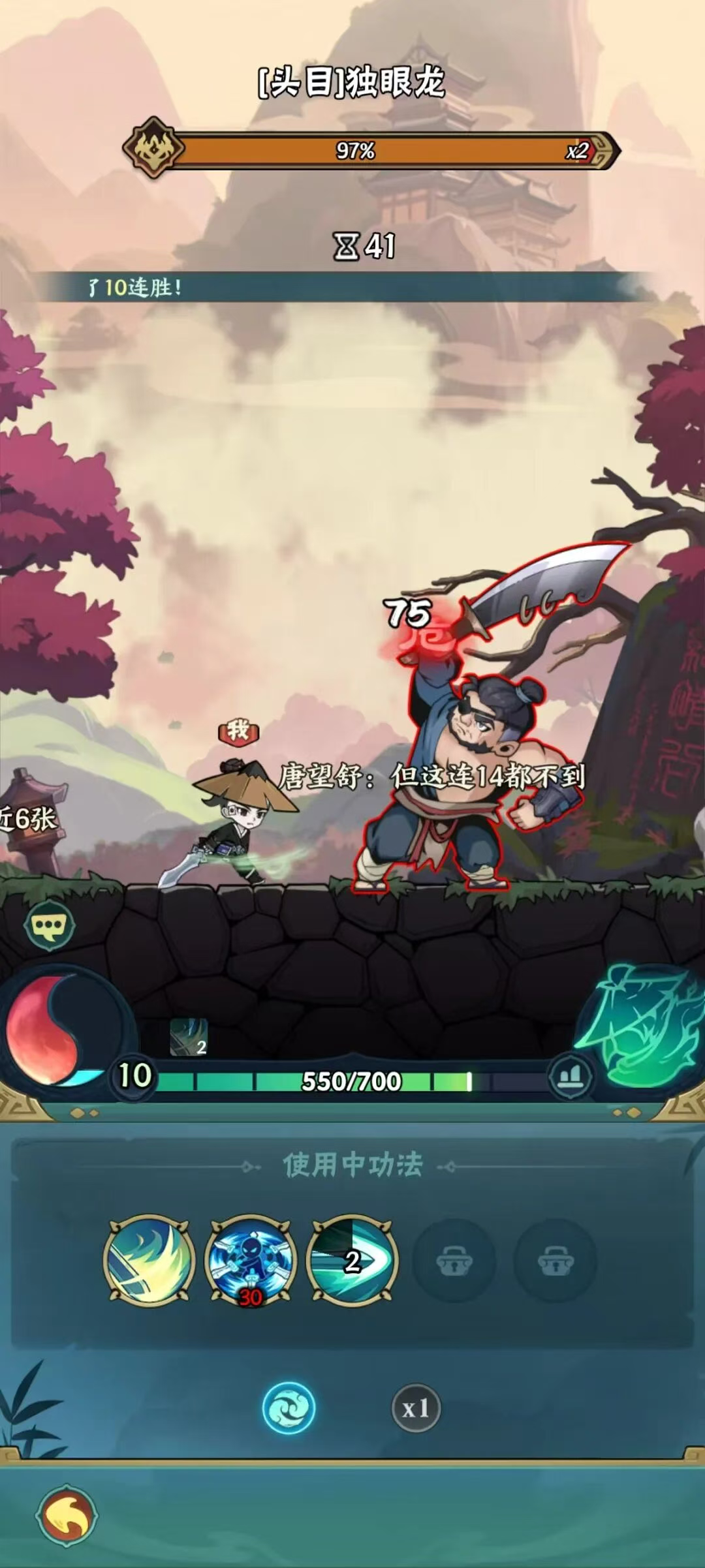
Task: Open the bar chart statistics button
Action: [x=570, y=1076]
